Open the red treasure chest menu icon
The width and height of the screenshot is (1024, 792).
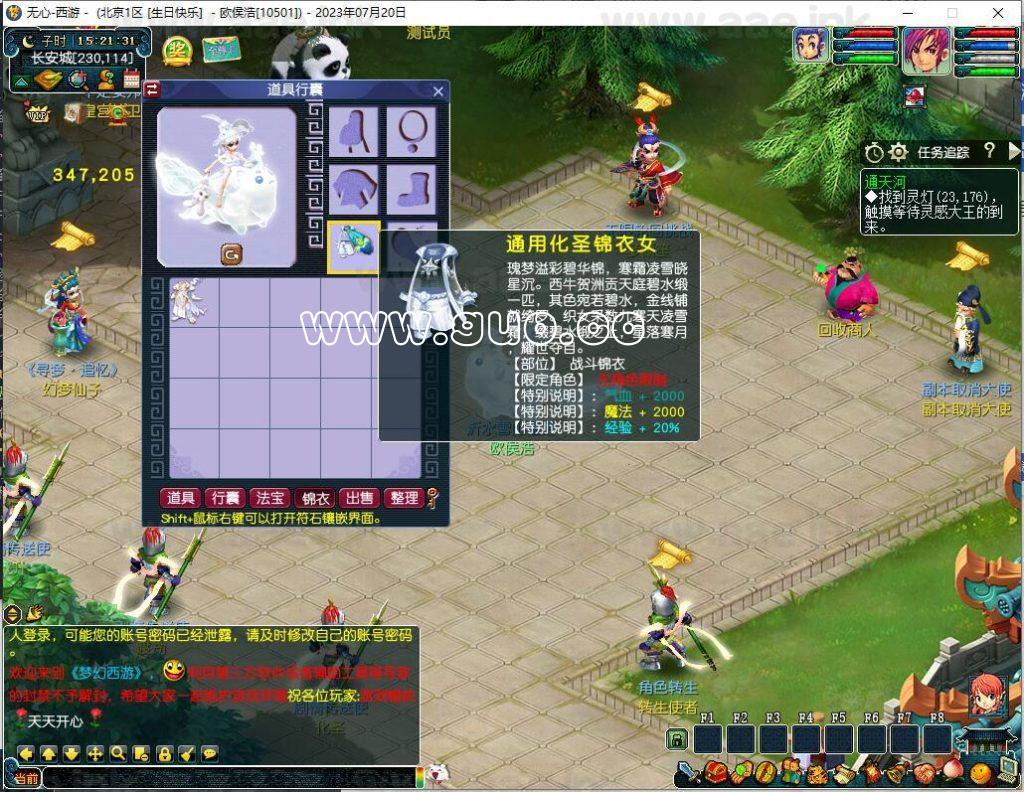pyautogui.click(x=714, y=773)
